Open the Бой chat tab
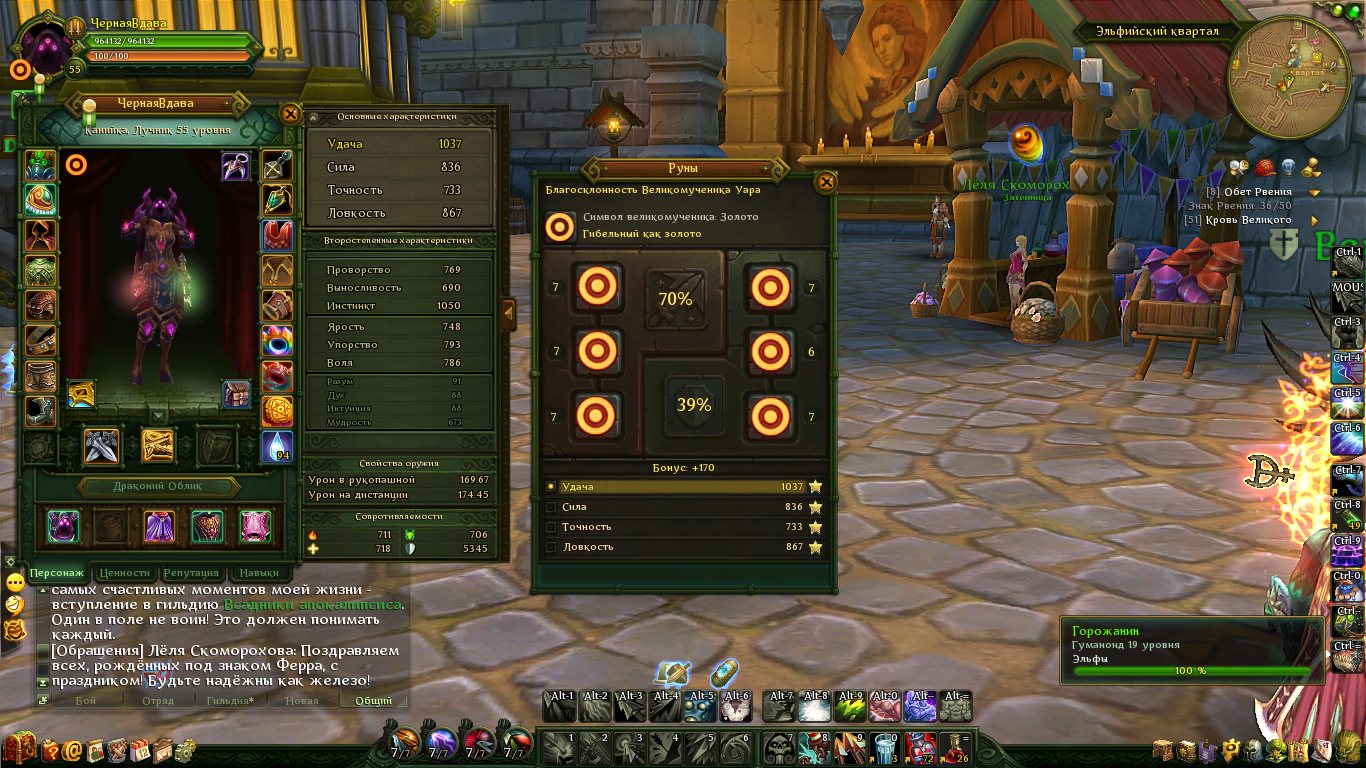Viewport: 1366px width, 768px height. click(x=86, y=700)
